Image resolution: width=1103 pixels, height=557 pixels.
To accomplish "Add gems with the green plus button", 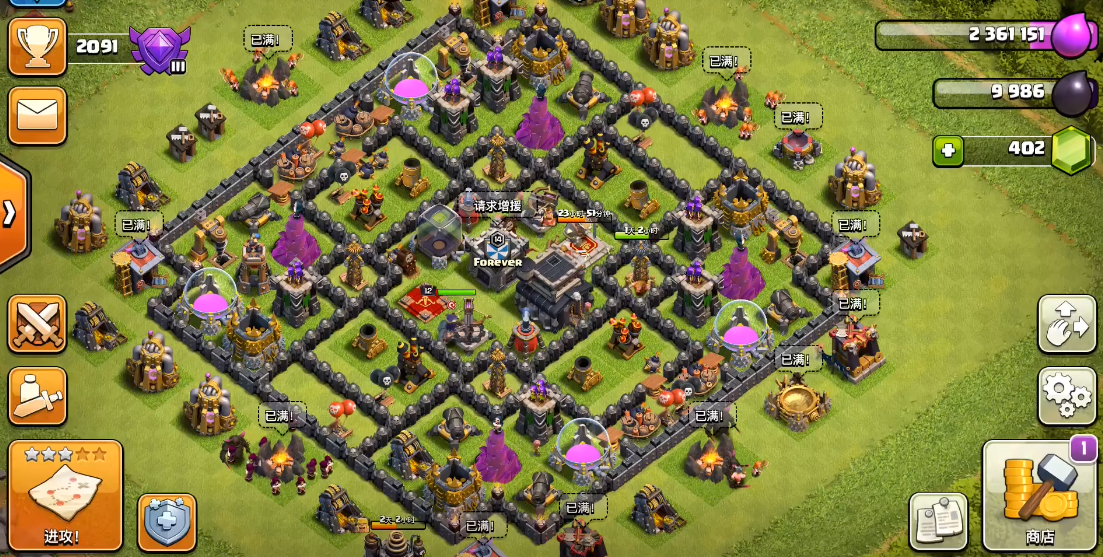I will [947, 151].
